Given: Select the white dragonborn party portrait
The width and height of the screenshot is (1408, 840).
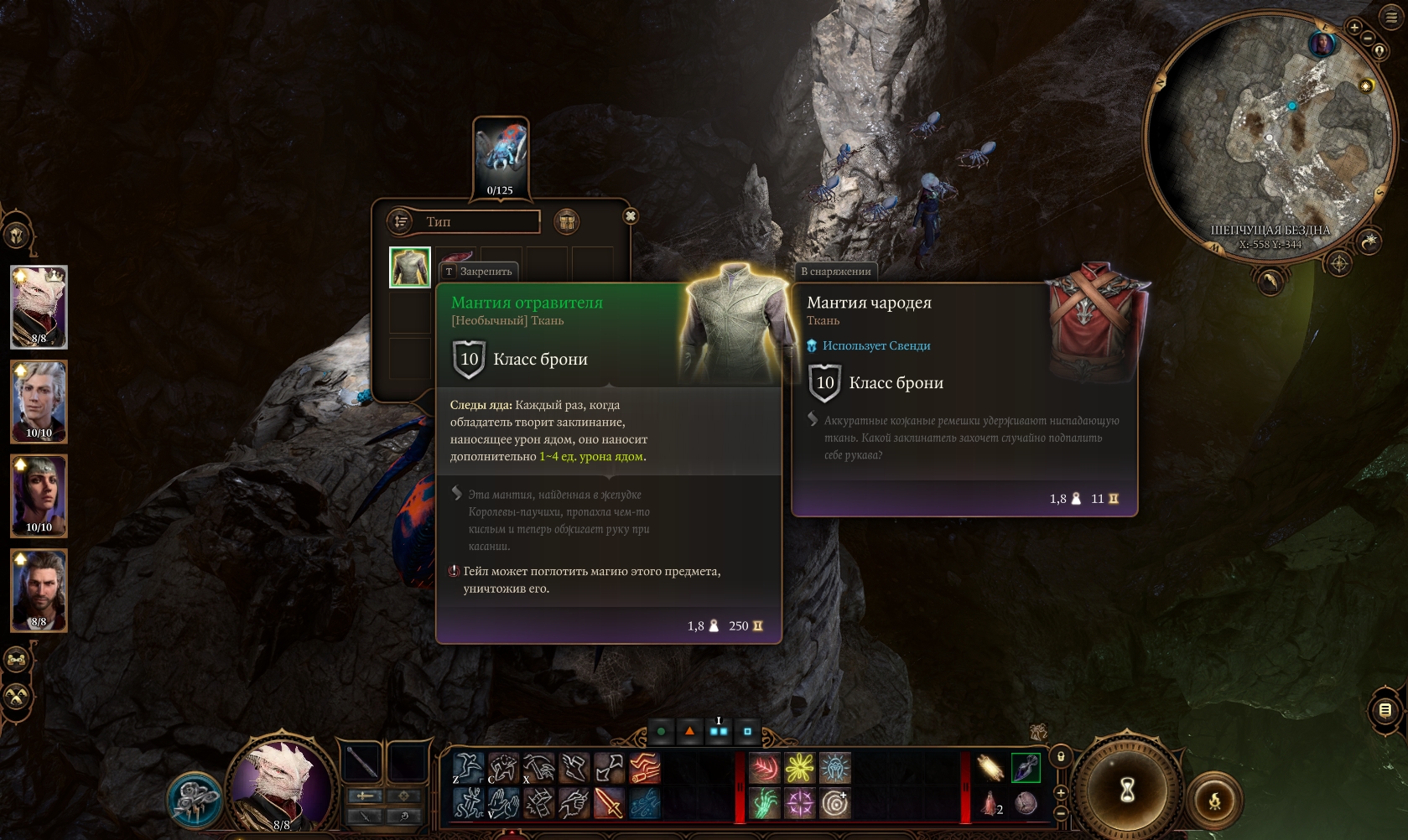Looking at the screenshot, I should 39,307.
